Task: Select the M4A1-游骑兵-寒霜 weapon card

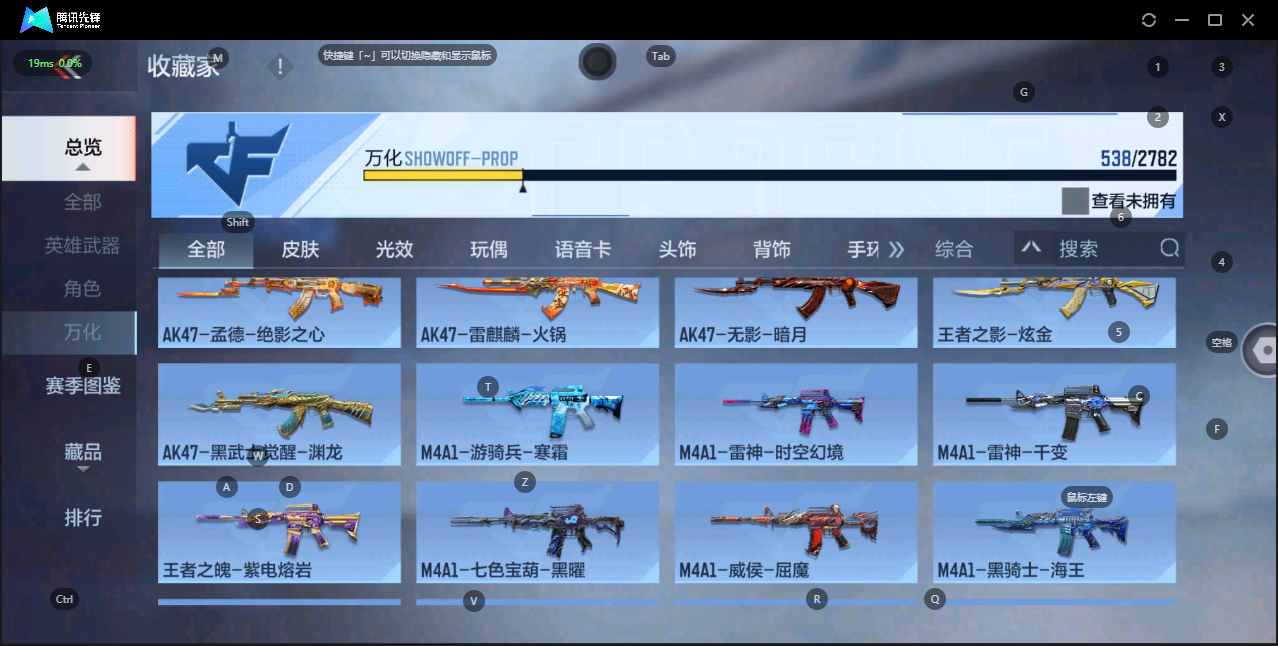Action: (537, 414)
